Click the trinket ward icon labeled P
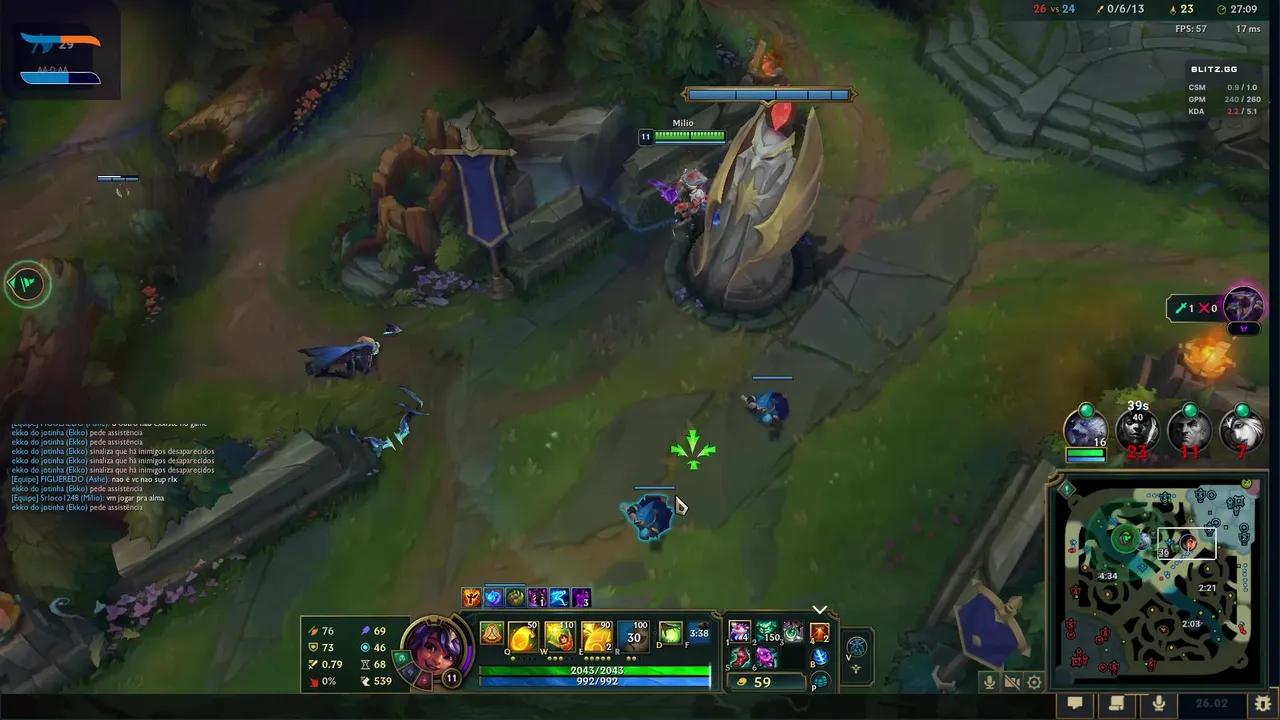1280x720 pixels. 821,683
